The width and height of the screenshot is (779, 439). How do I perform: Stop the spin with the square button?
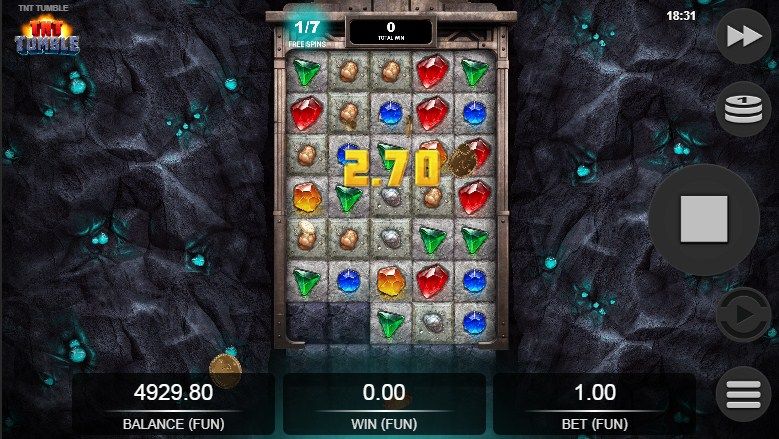(703, 220)
